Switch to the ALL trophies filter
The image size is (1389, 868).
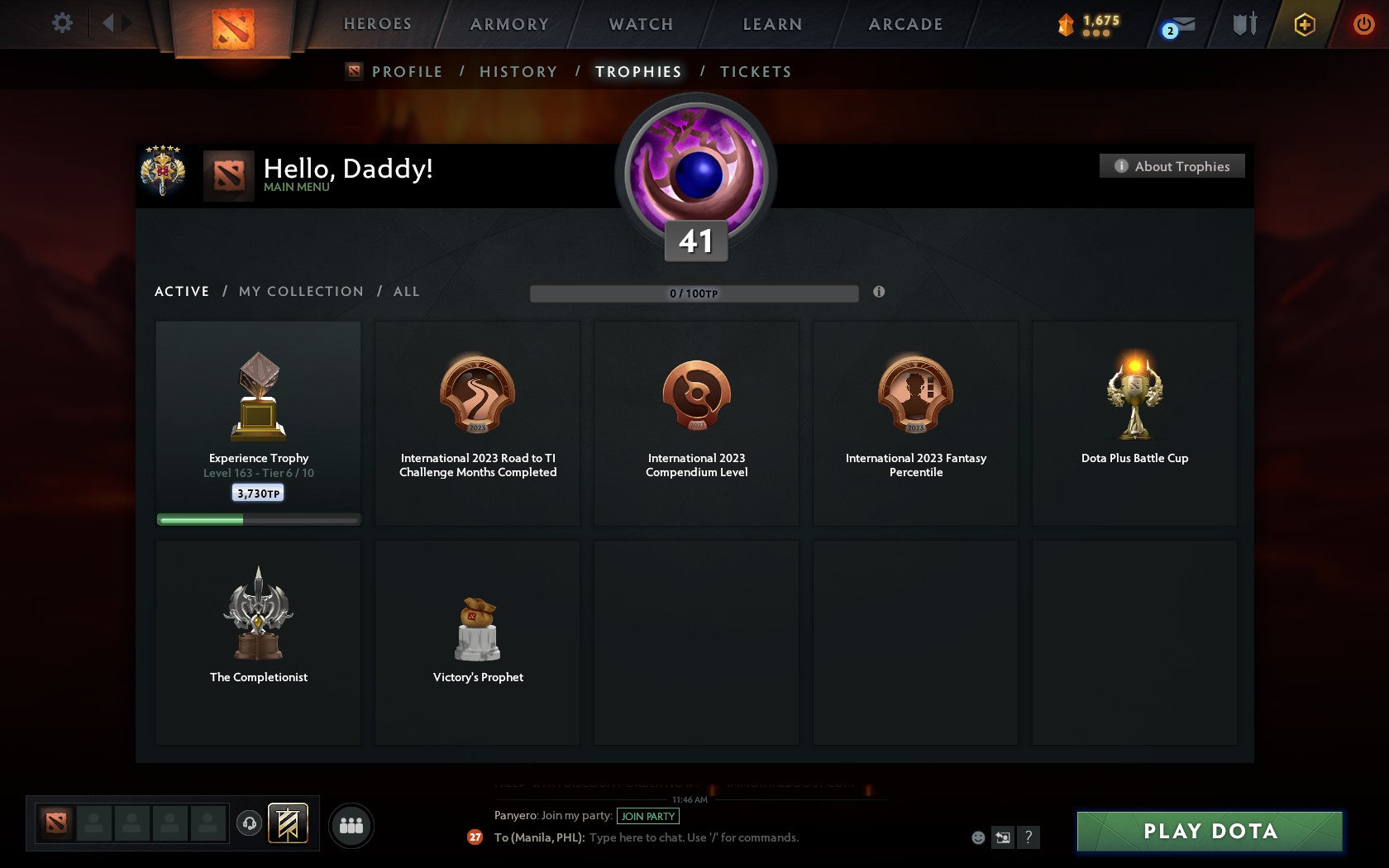point(406,291)
